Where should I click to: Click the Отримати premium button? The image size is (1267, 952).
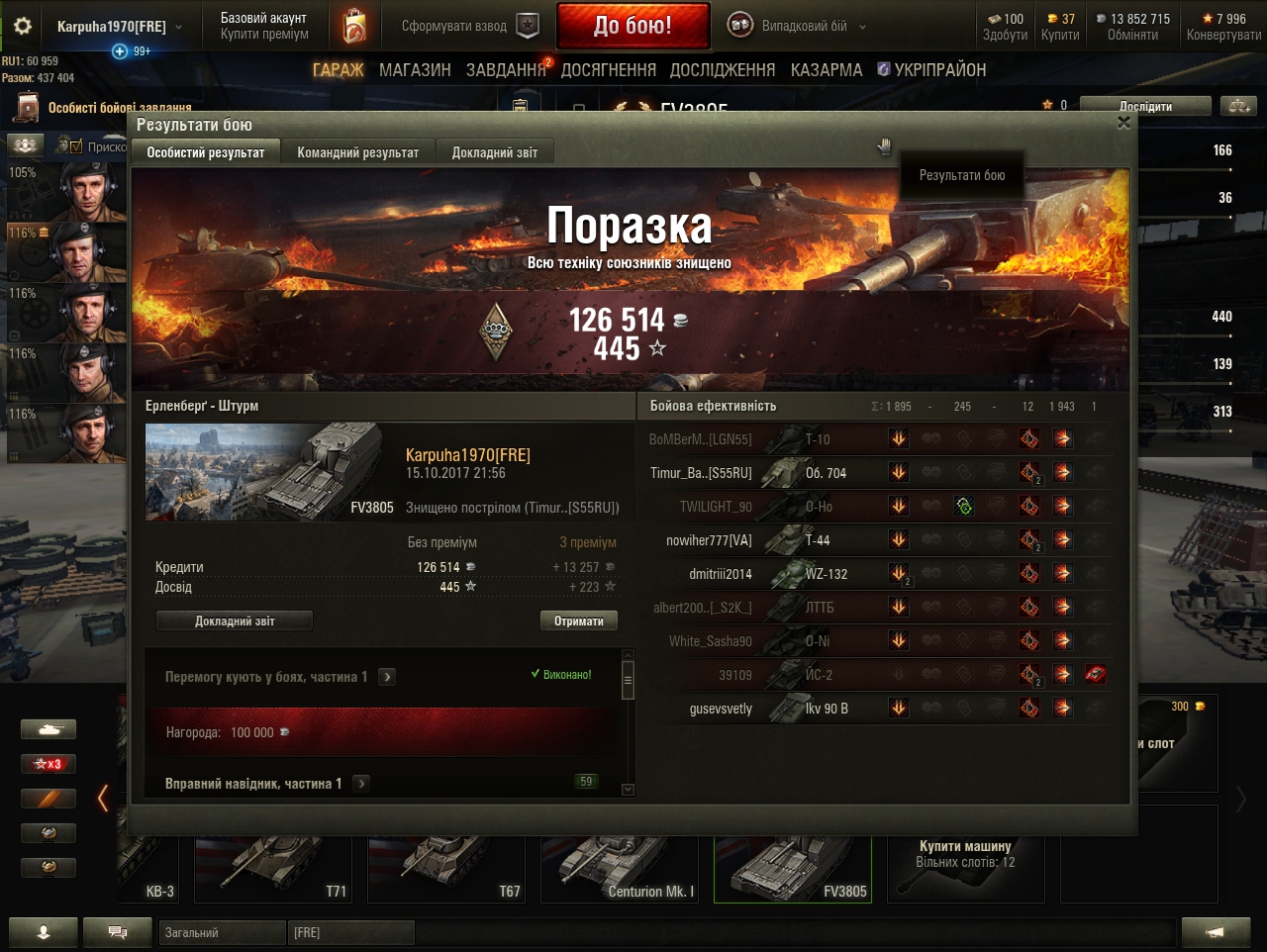(x=579, y=620)
